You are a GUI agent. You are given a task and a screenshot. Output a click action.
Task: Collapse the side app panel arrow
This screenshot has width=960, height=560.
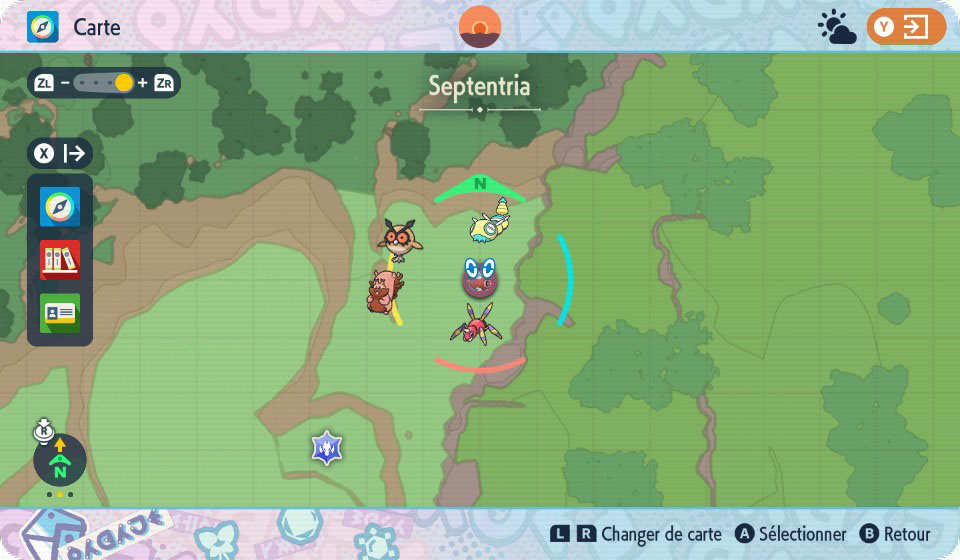(x=61, y=154)
